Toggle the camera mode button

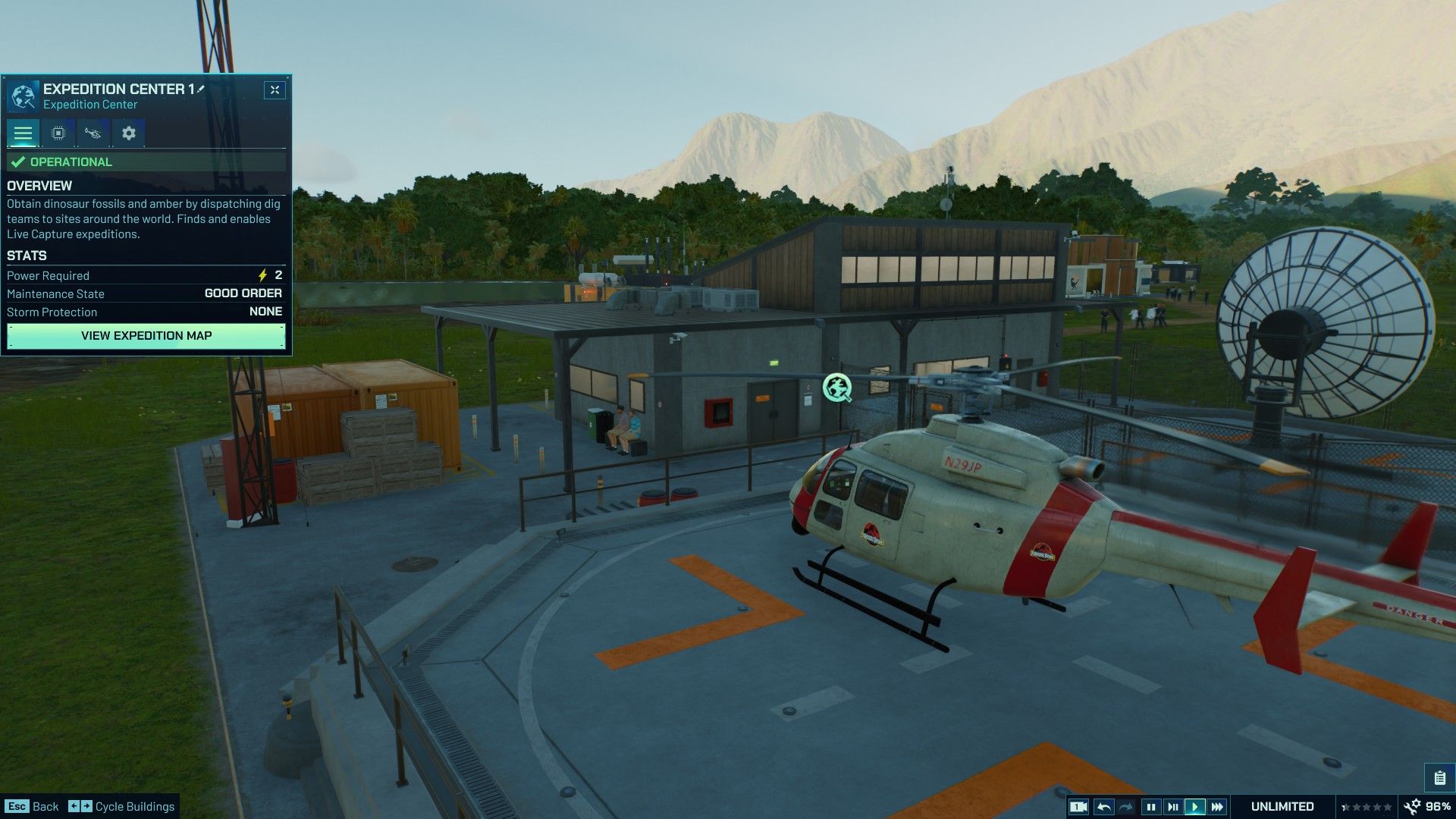1078,807
